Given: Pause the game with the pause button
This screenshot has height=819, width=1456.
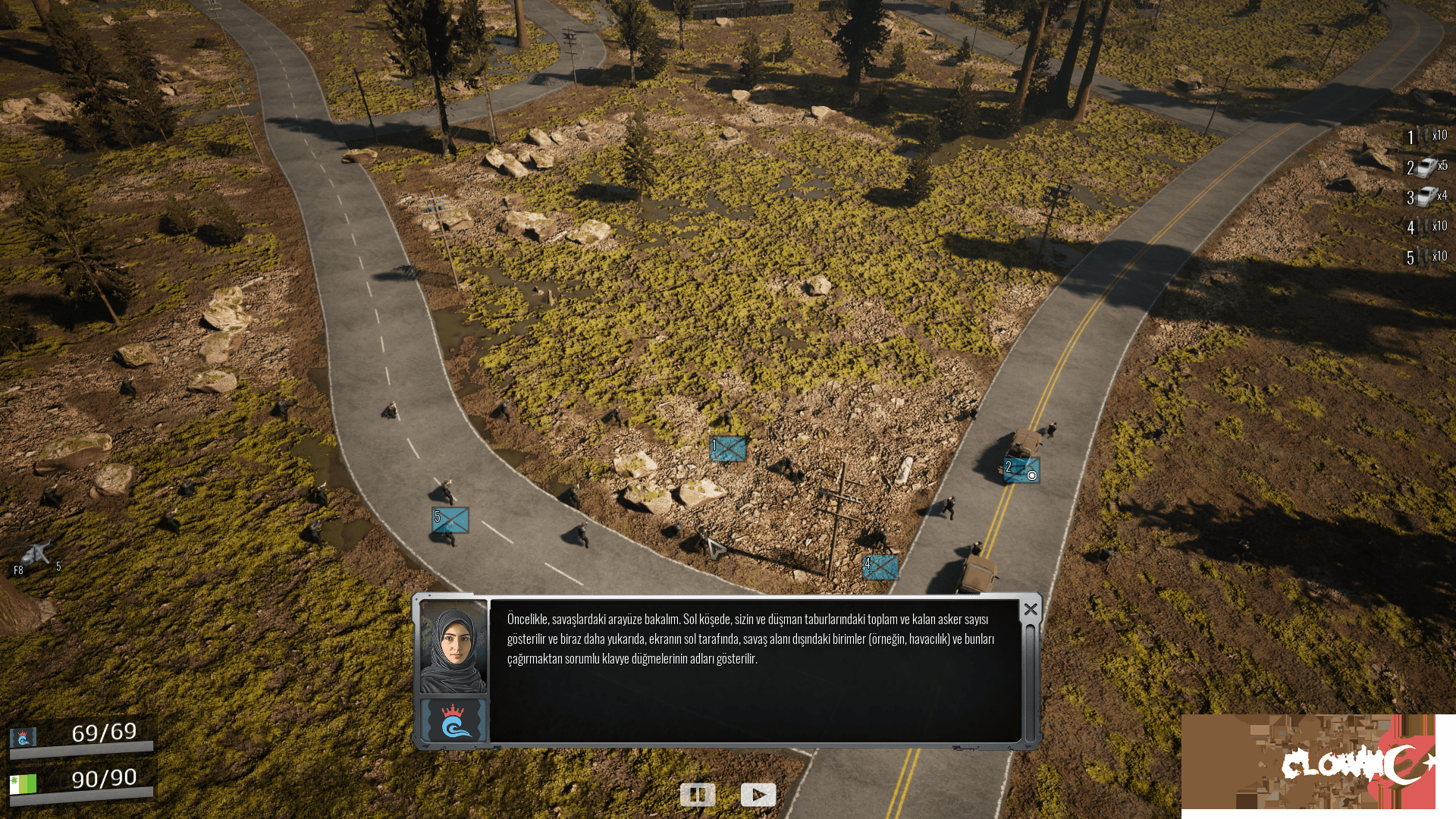Looking at the screenshot, I should pos(699,795).
